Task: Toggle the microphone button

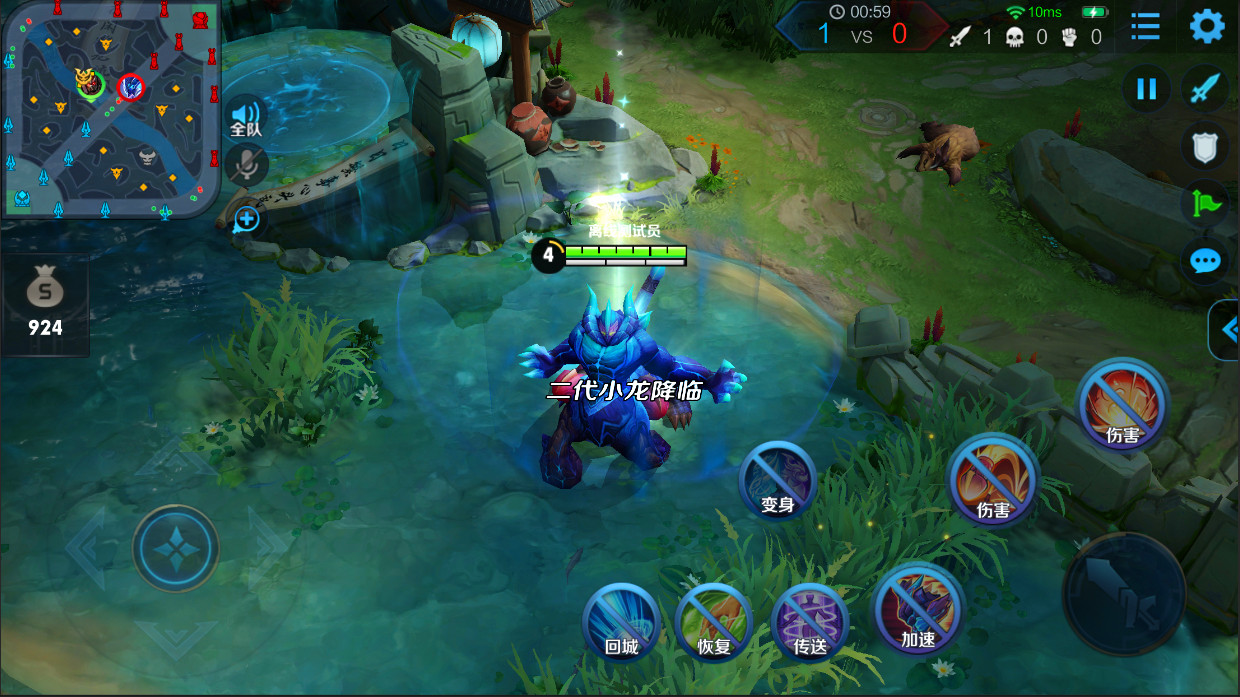Action: [x=245, y=165]
